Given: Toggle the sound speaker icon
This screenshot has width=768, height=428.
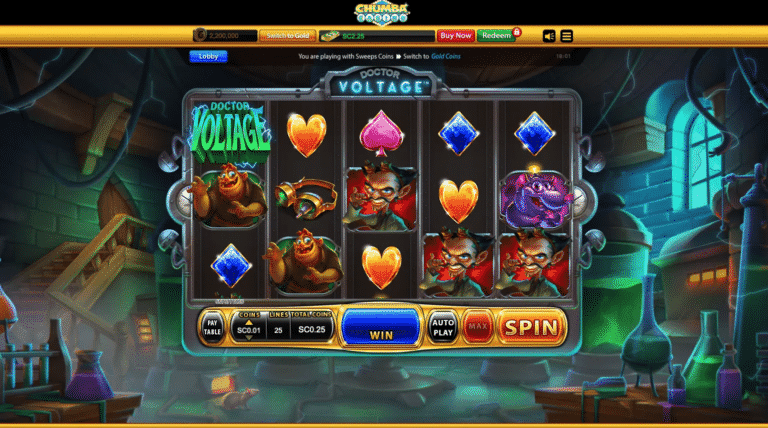Looking at the screenshot, I should [x=549, y=36].
